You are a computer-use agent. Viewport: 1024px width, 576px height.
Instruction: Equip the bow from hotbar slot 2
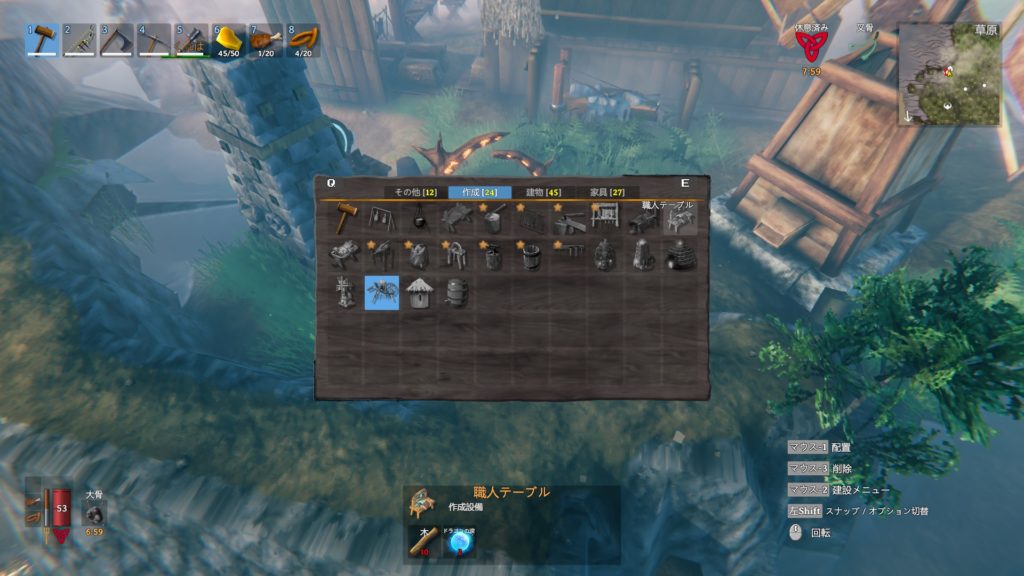click(x=79, y=41)
